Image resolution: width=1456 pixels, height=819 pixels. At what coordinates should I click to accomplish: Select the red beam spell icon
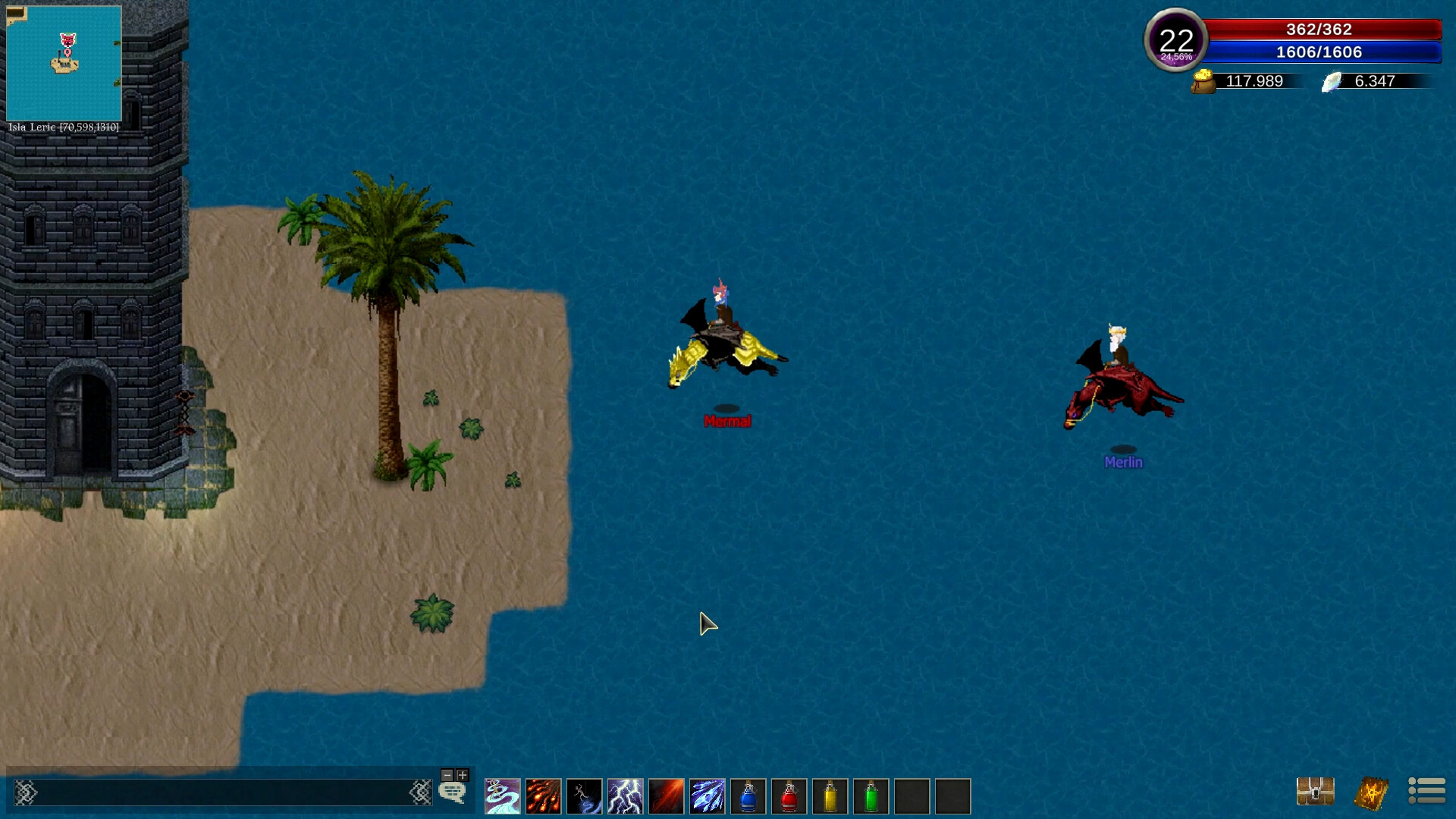pyautogui.click(x=667, y=795)
